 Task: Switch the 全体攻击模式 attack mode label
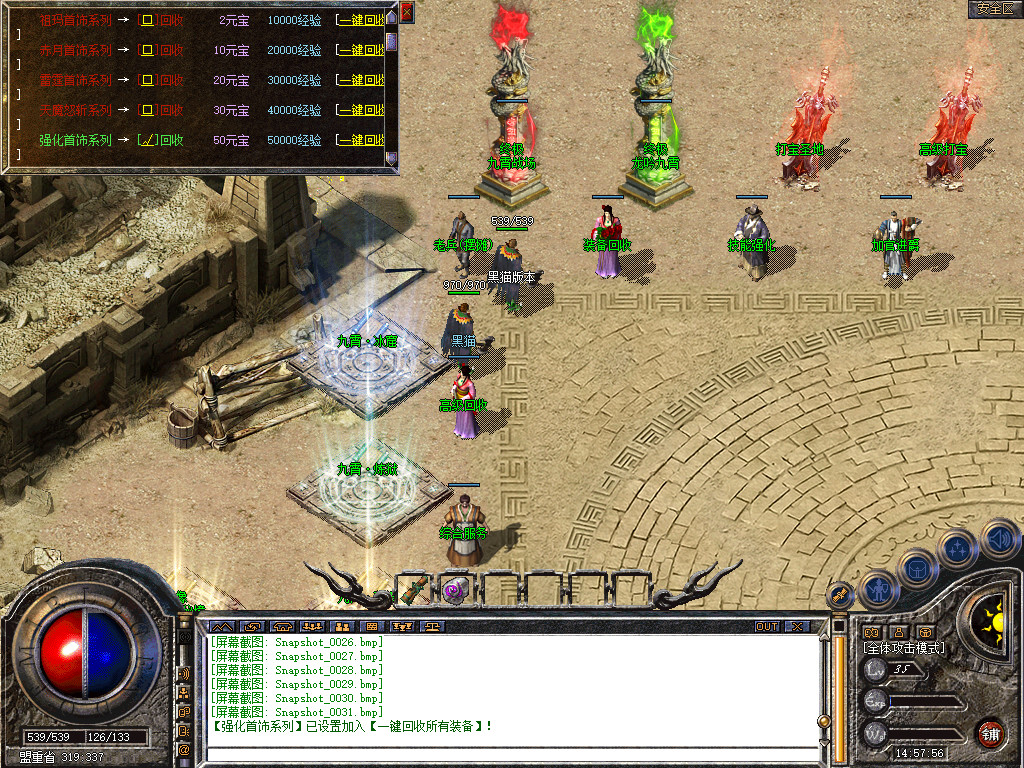(904, 648)
